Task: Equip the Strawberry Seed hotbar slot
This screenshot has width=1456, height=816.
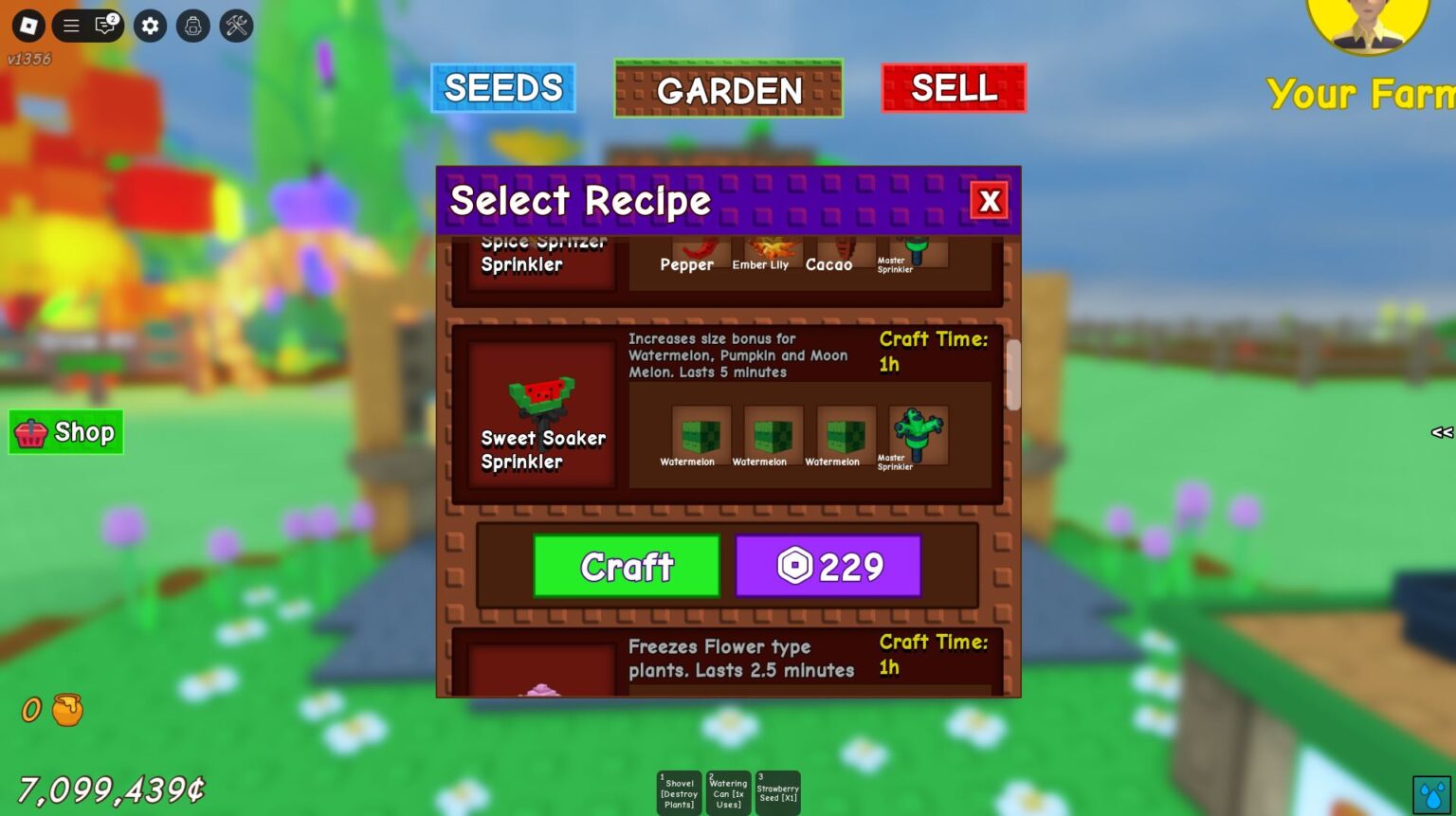Action: pos(777,791)
